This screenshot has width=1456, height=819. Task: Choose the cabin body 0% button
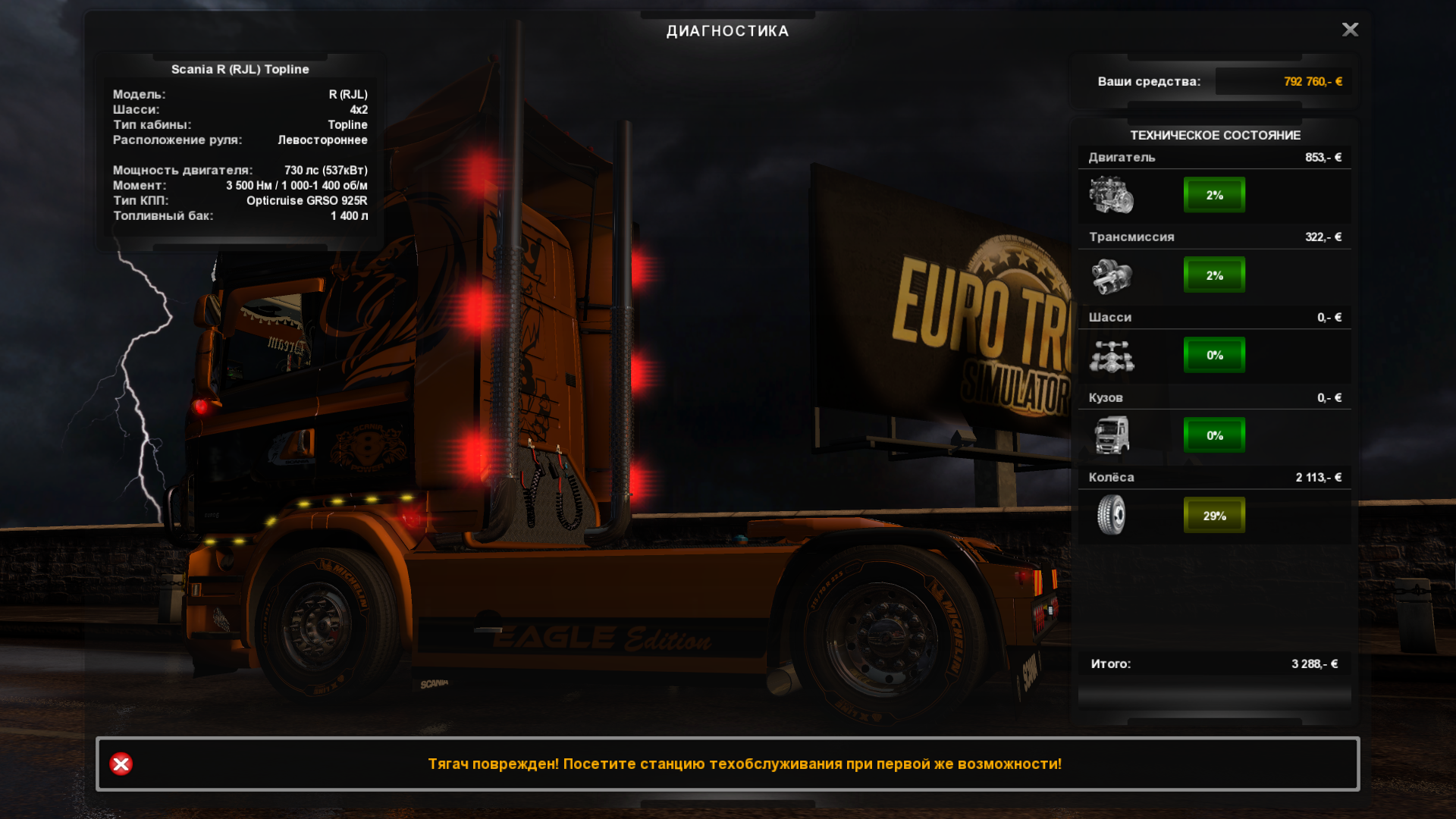[1214, 435]
